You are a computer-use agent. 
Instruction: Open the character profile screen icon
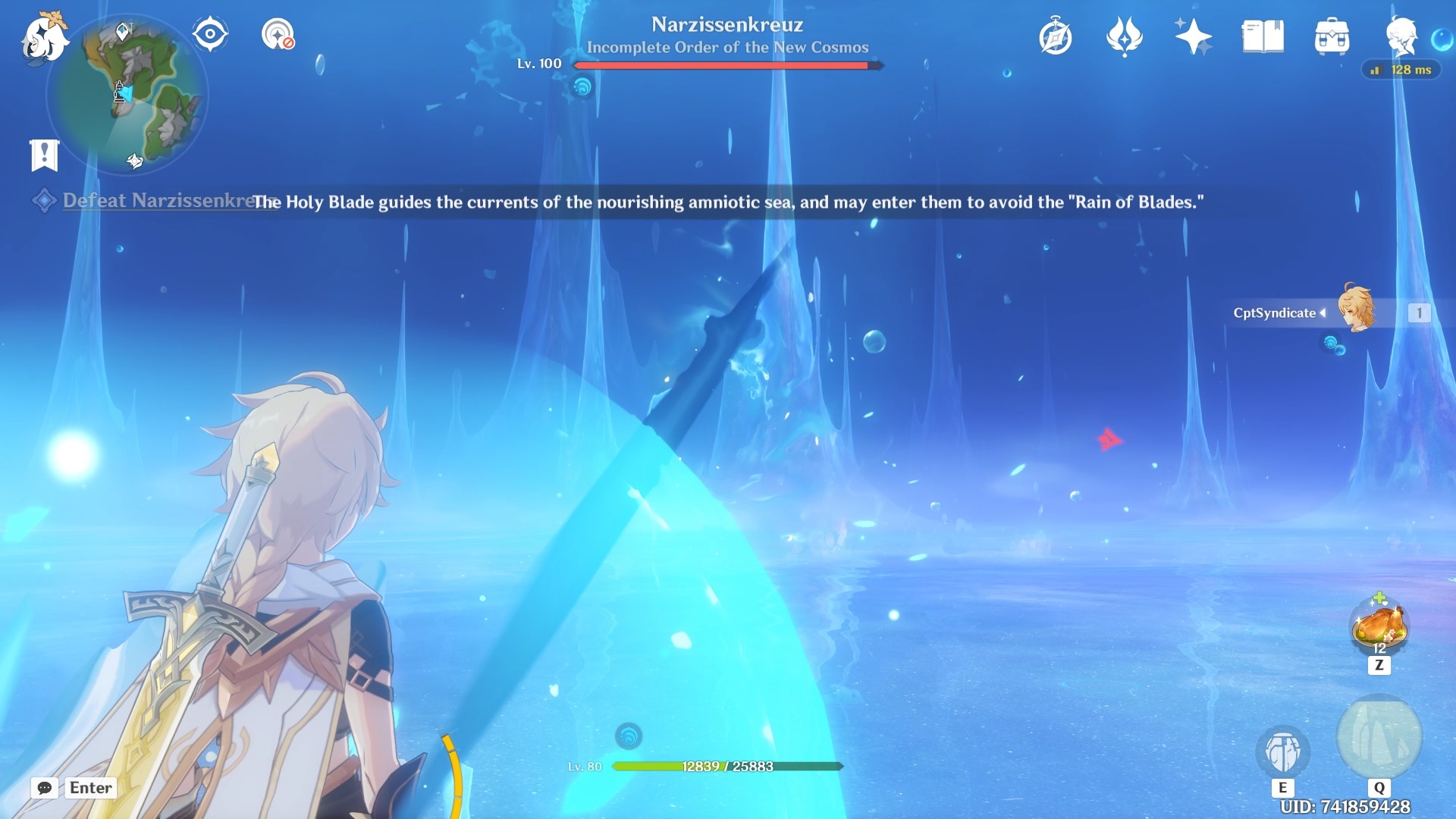click(x=1401, y=36)
